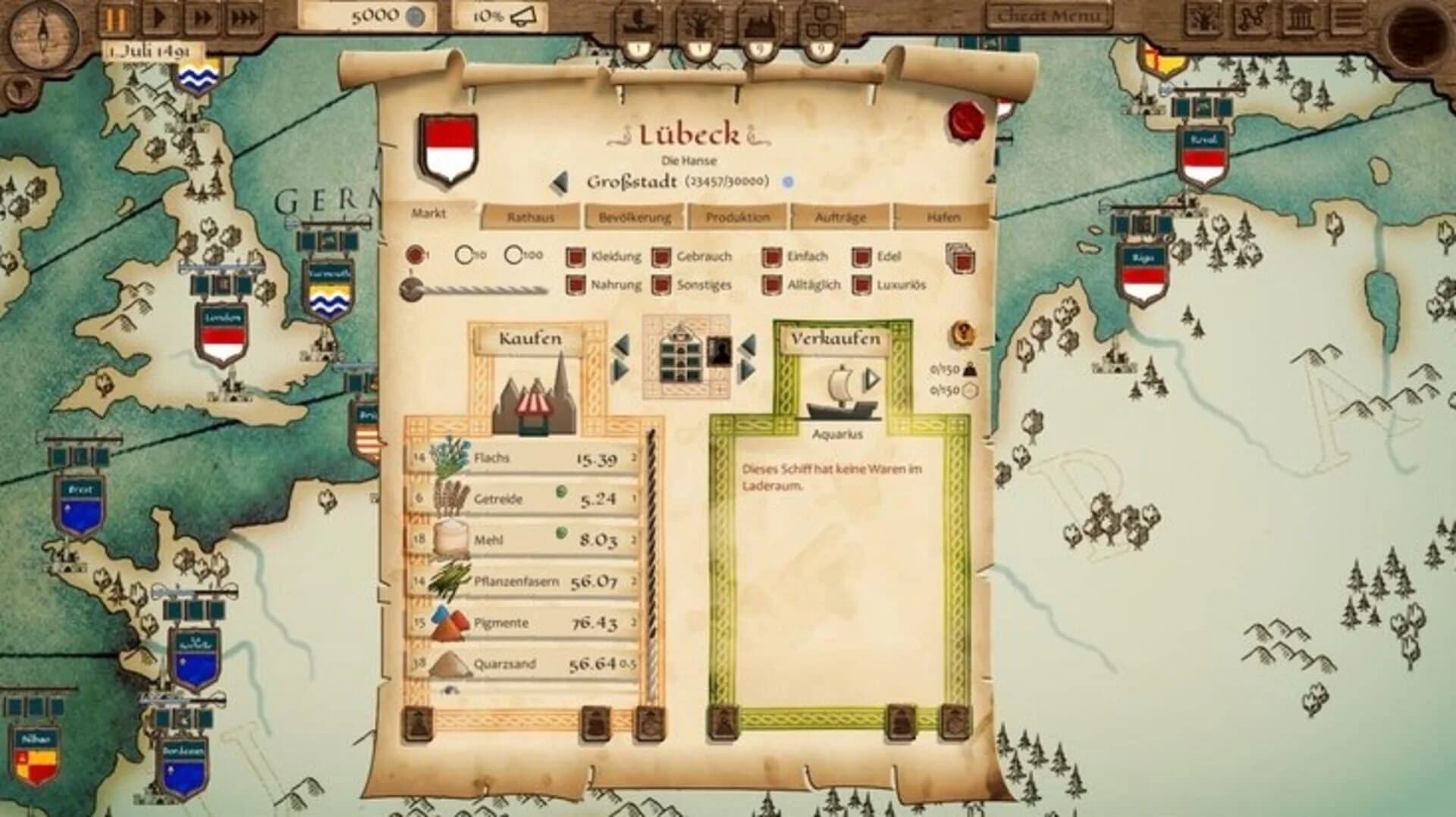Open the tree overview icon near Cheat Menu

(1204, 17)
